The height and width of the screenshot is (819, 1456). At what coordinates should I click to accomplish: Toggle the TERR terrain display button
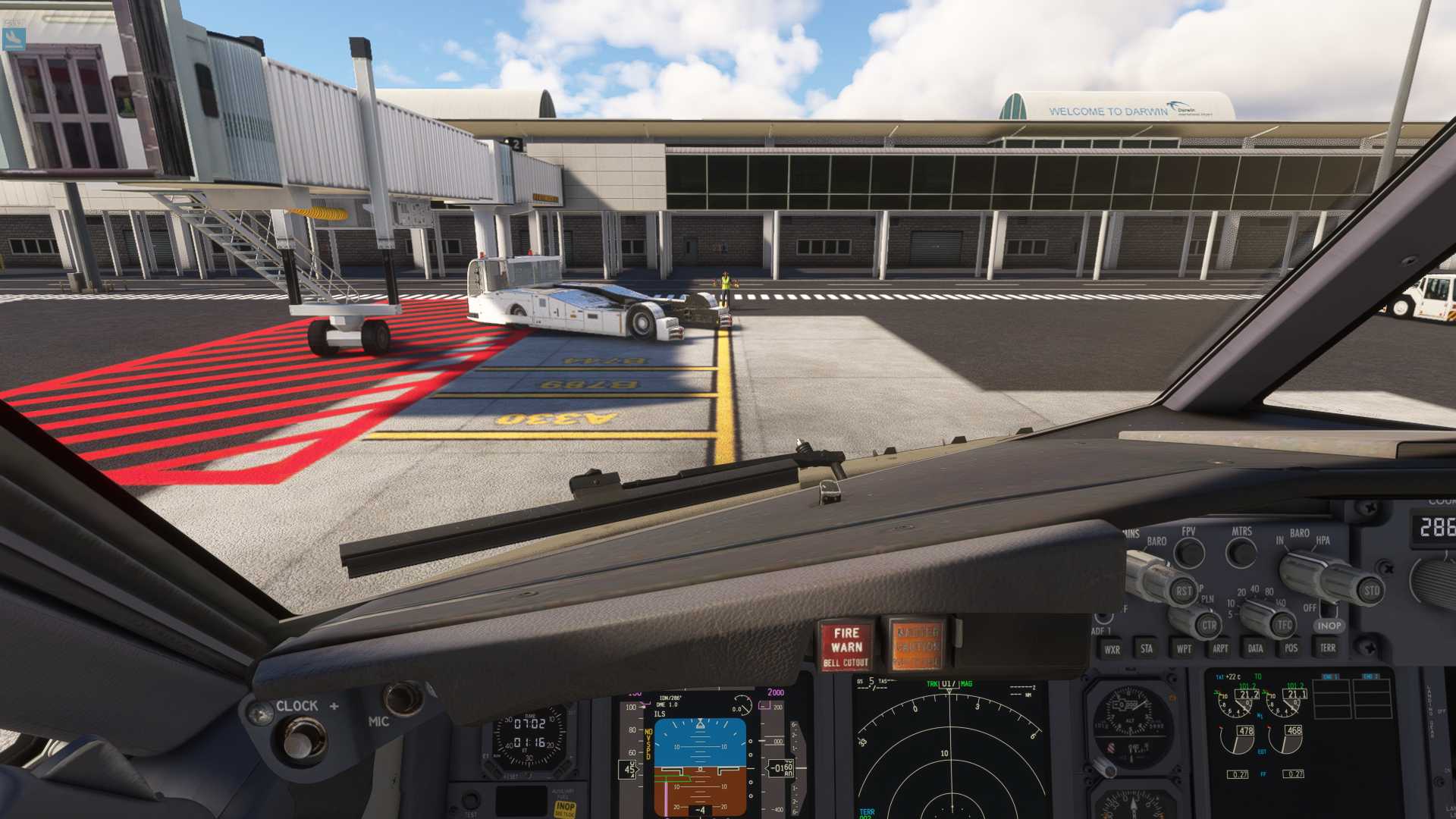point(1327,648)
